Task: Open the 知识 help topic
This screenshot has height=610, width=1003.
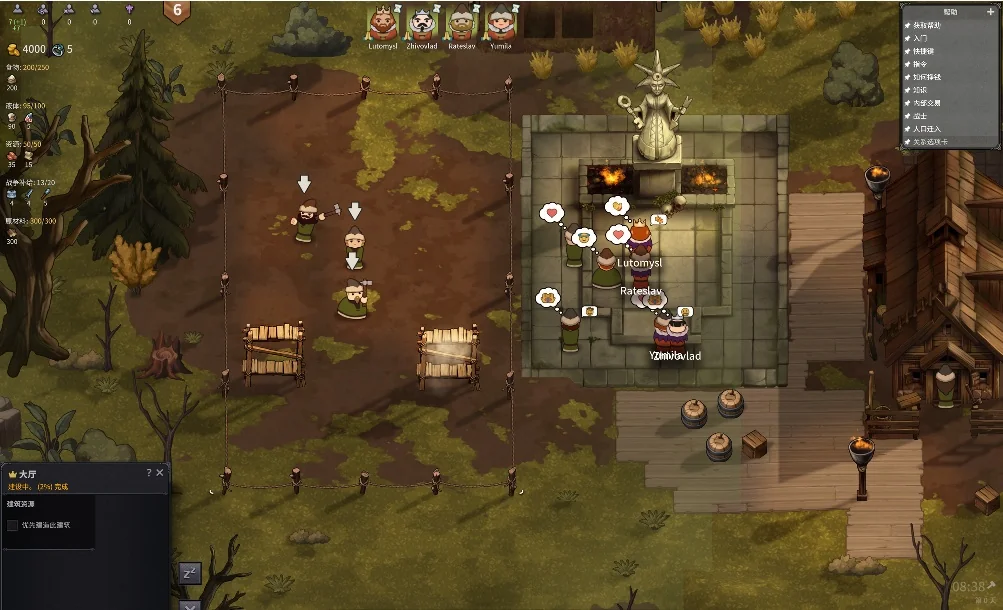Action: pos(921,90)
